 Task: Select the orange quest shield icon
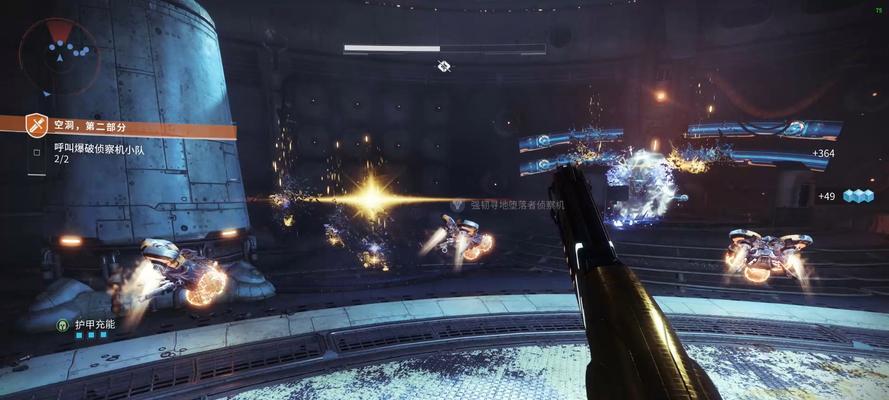coord(37,125)
